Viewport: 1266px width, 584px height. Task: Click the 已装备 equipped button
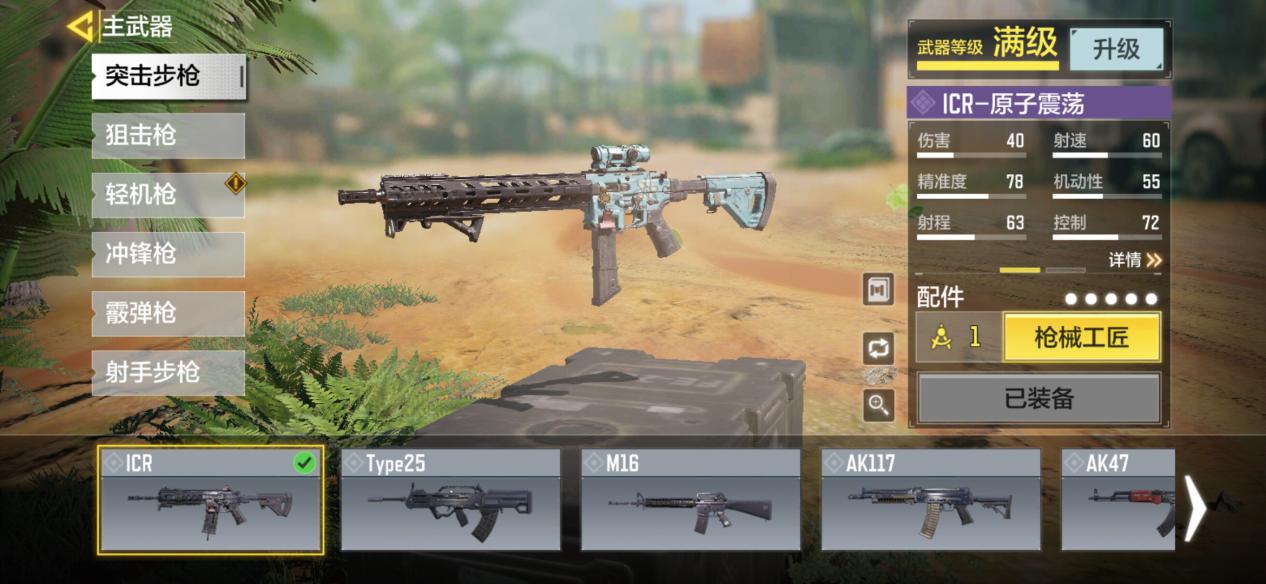click(x=1038, y=399)
